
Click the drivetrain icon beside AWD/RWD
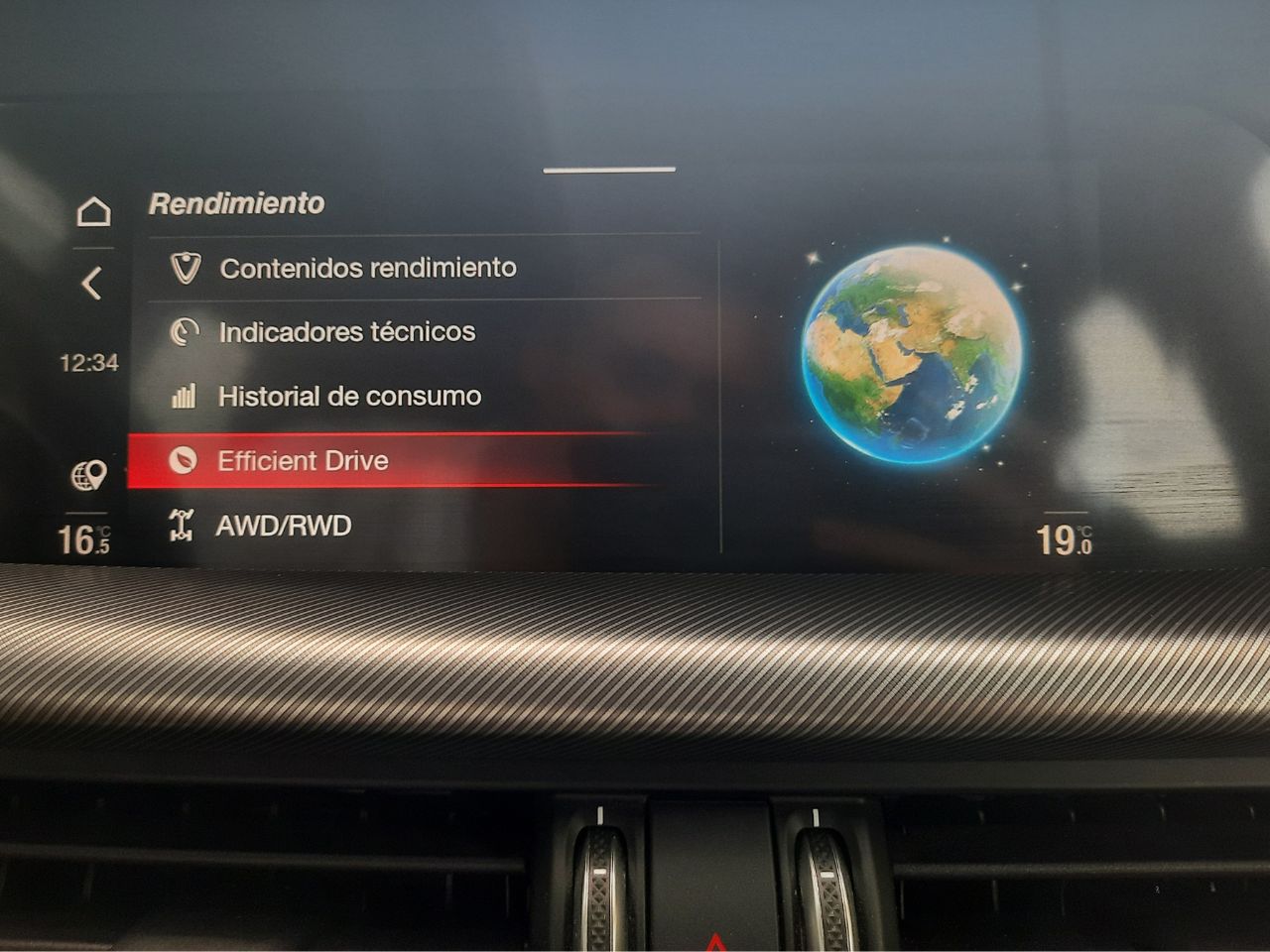tap(184, 525)
